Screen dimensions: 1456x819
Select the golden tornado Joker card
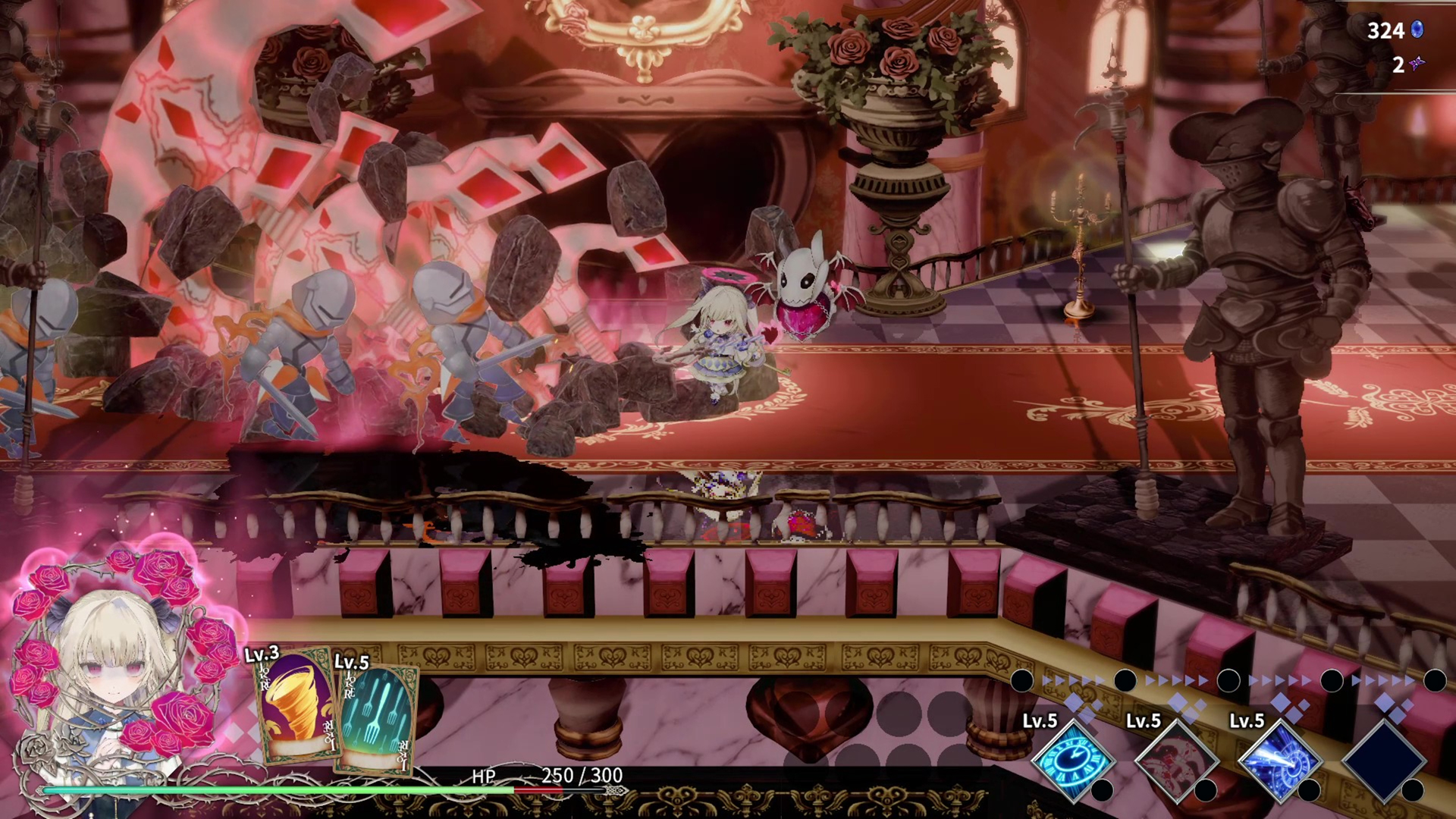[296, 705]
